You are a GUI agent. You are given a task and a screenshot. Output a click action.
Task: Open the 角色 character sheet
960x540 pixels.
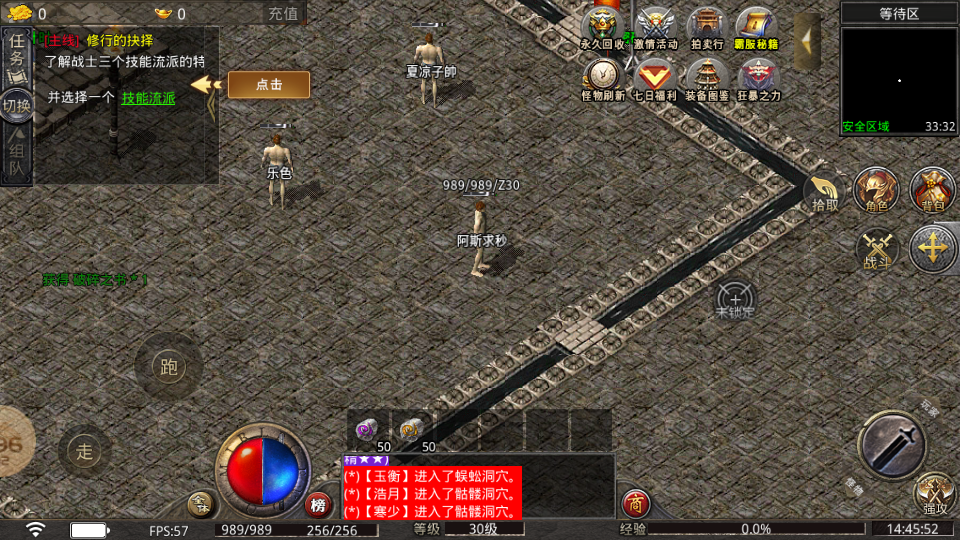pos(876,191)
